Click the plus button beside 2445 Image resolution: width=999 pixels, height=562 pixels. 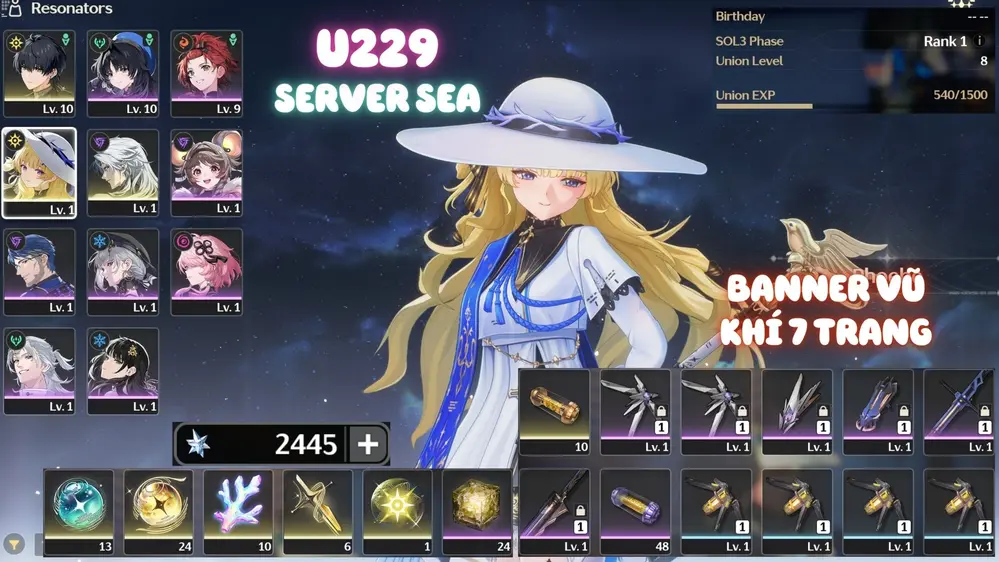point(368,444)
